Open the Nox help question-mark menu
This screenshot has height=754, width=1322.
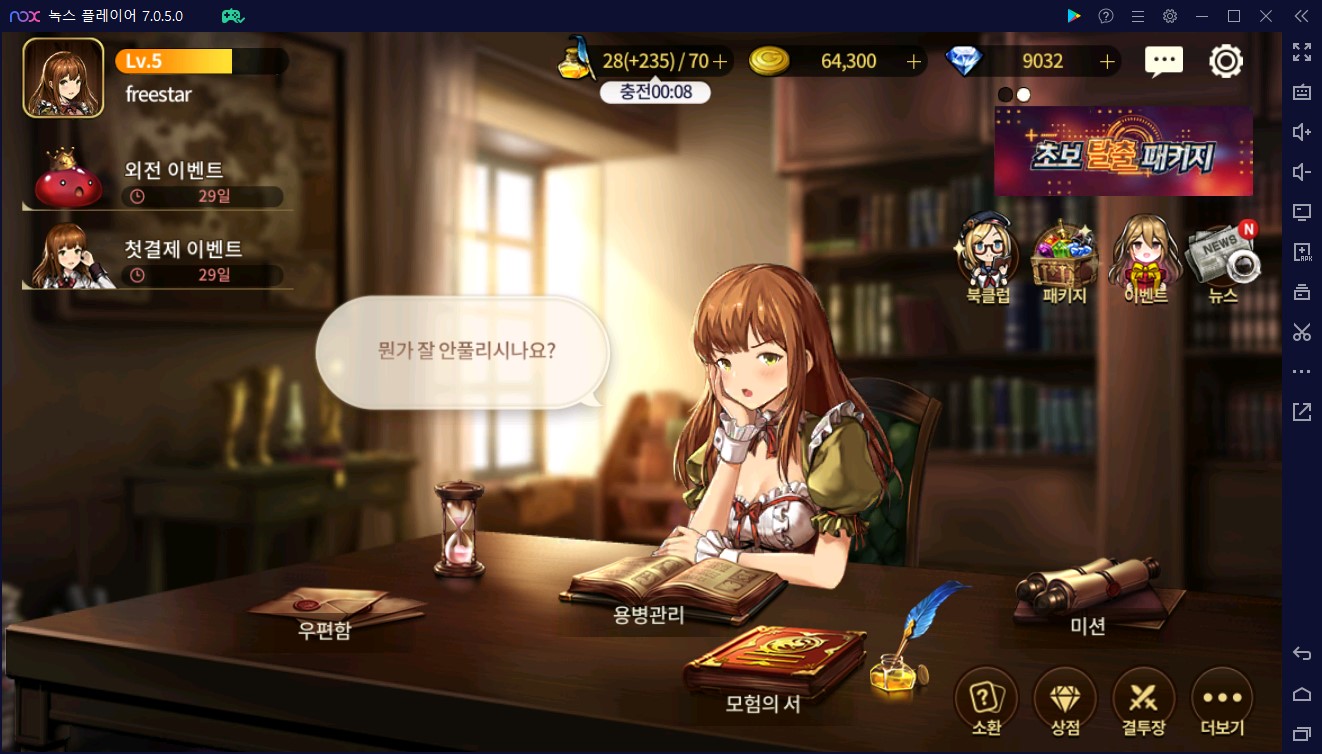click(x=1105, y=15)
